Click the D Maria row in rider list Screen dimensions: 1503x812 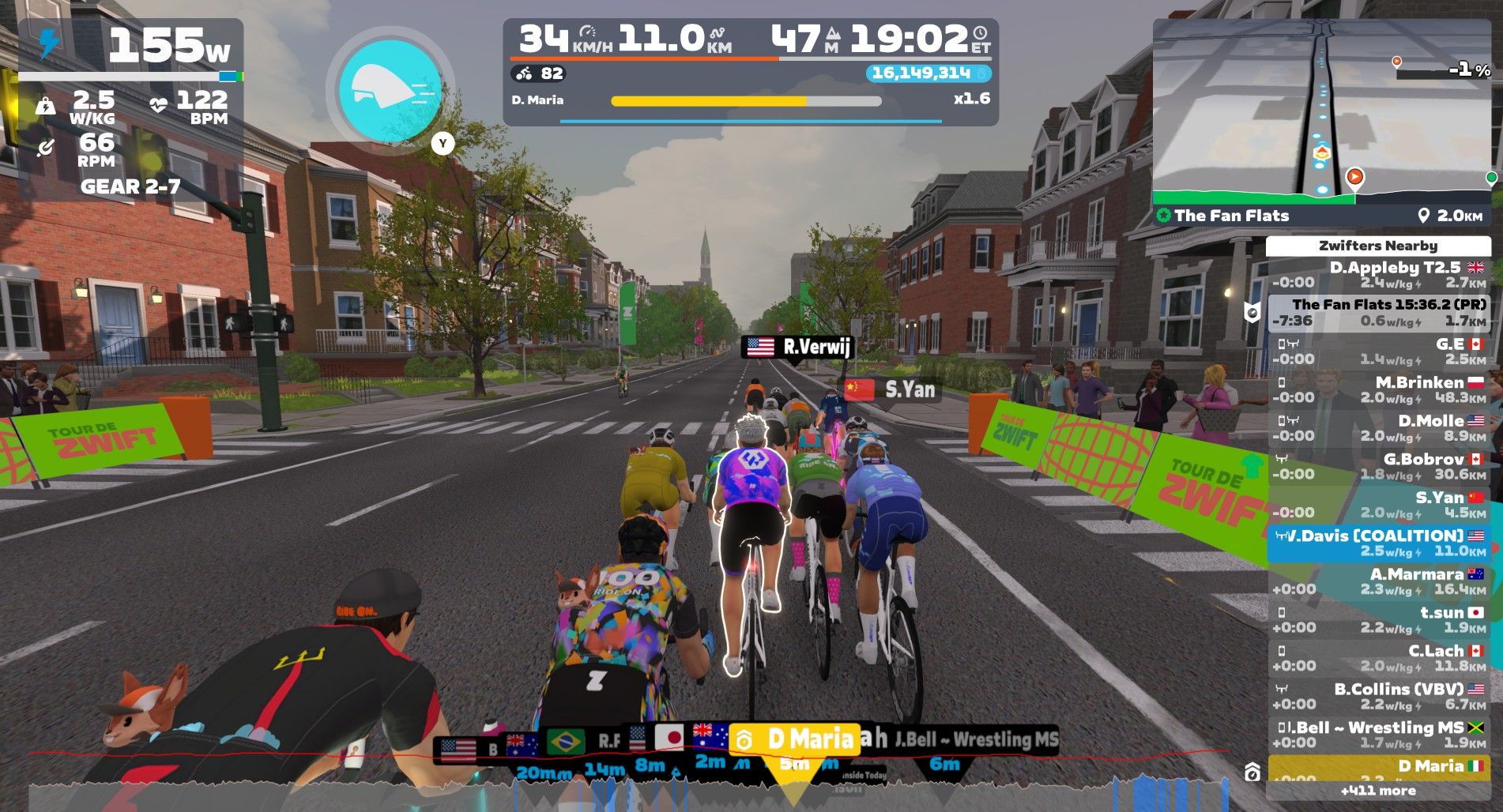[1378, 767]
